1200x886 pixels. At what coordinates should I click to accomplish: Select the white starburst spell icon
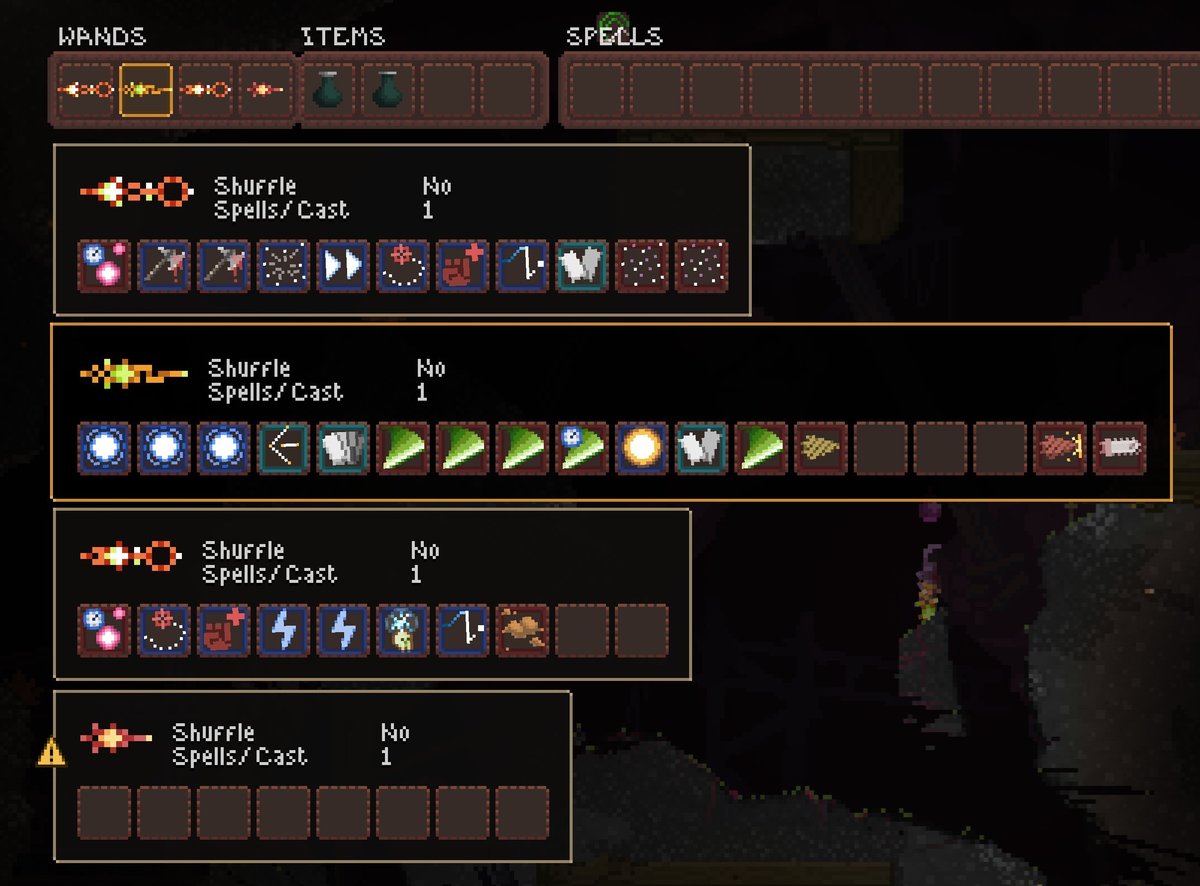tap(283, 266)
